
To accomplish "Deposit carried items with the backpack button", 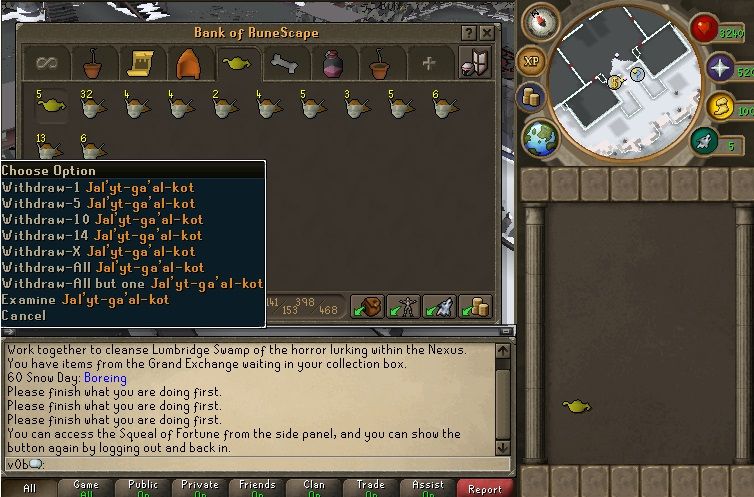I will (x=369, y=307).
